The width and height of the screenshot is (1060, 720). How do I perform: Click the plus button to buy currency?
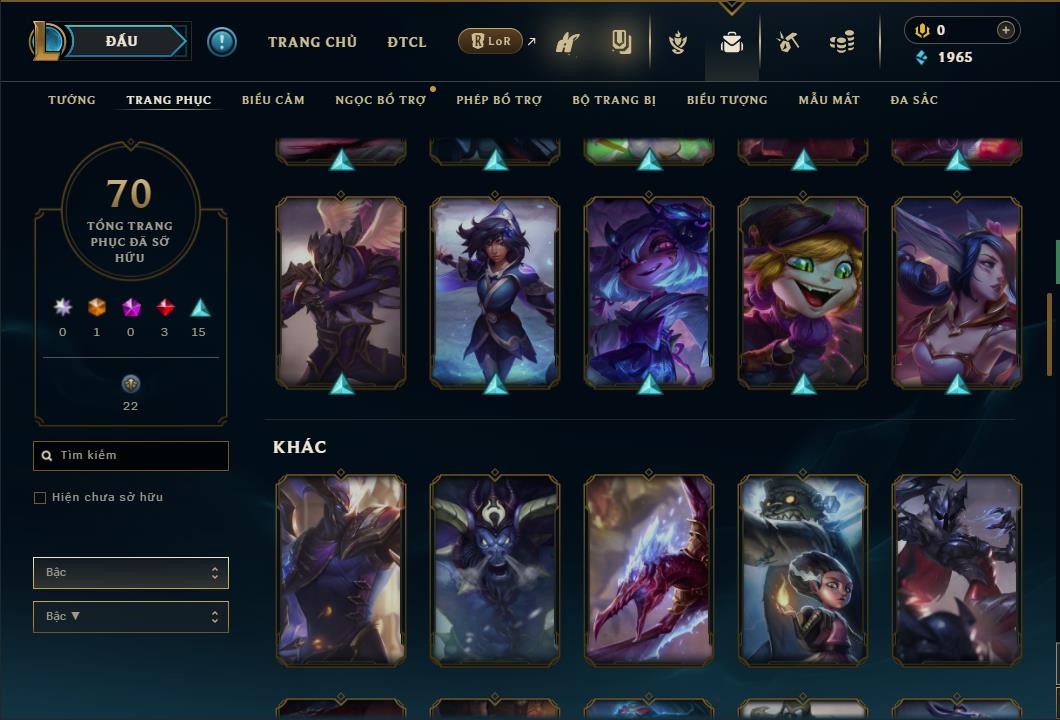click(x=1006, y=30)
